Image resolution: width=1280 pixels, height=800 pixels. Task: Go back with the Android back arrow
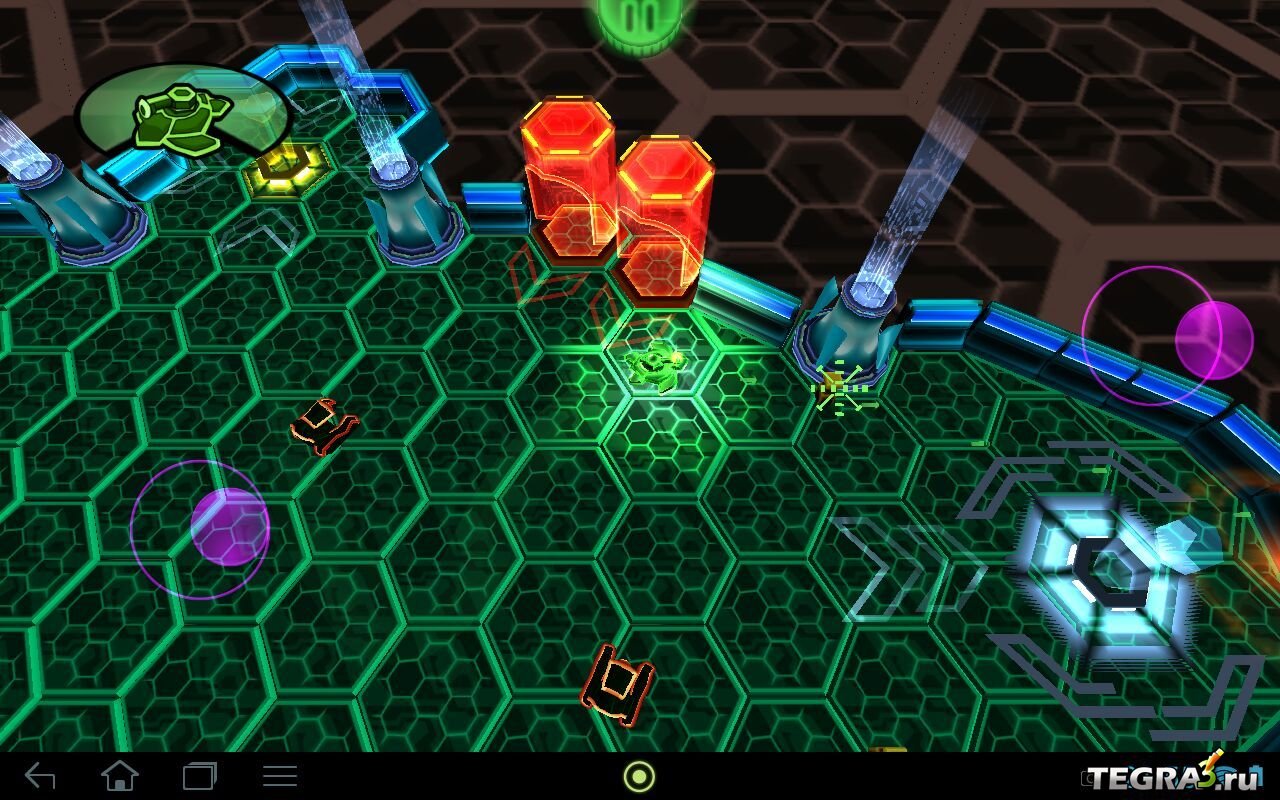click(41, 776)
